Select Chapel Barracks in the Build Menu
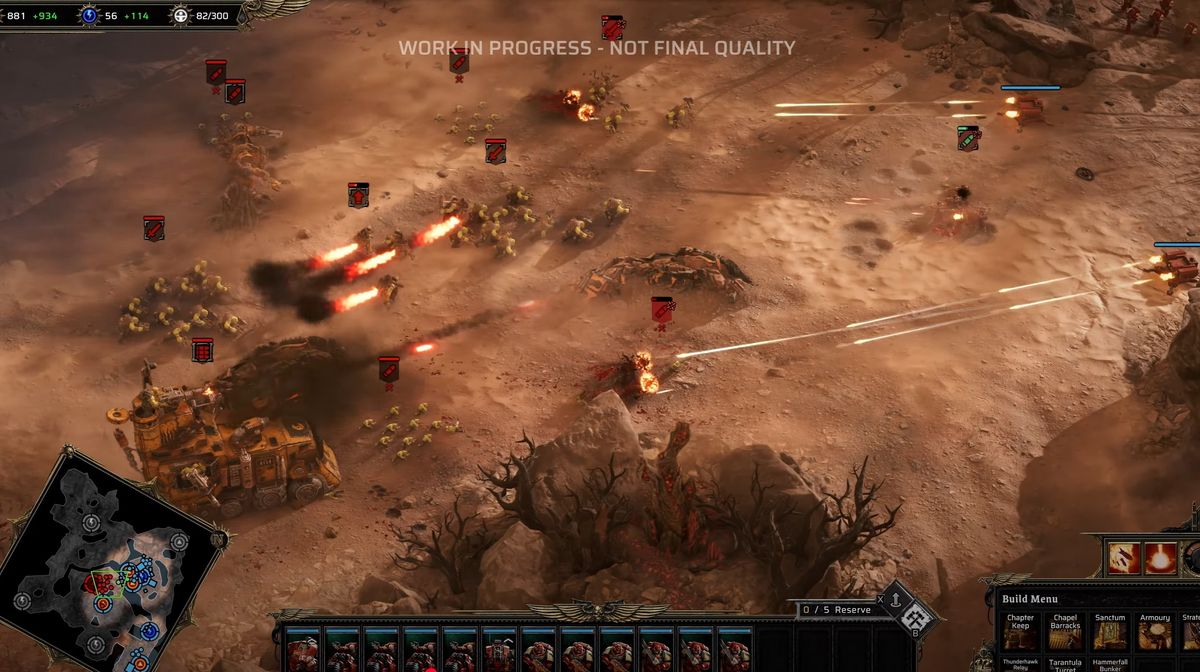This screenshot has height=672, width=1200. pos(1064,634)
